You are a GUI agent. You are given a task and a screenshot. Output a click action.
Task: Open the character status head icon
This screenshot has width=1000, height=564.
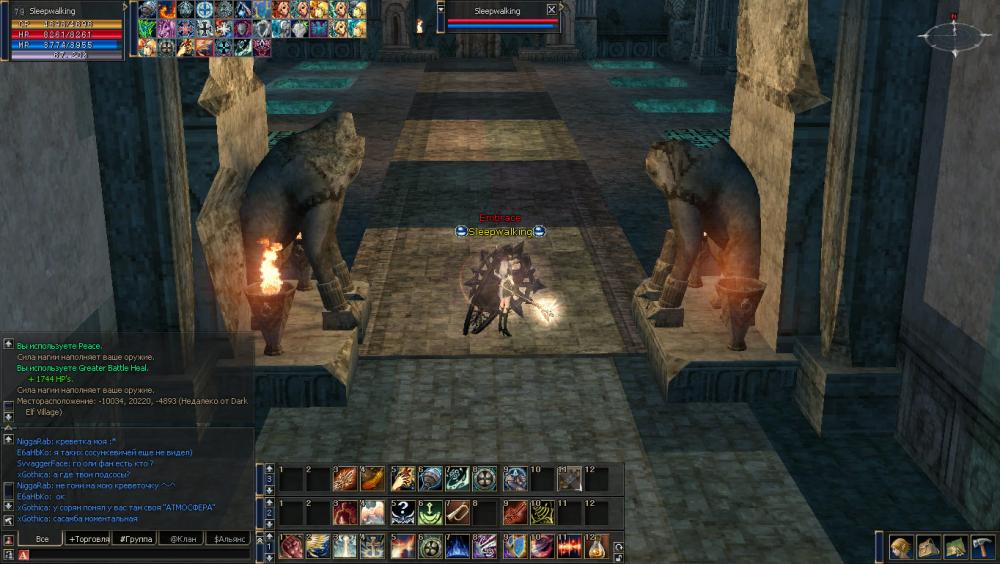(901, 546)
